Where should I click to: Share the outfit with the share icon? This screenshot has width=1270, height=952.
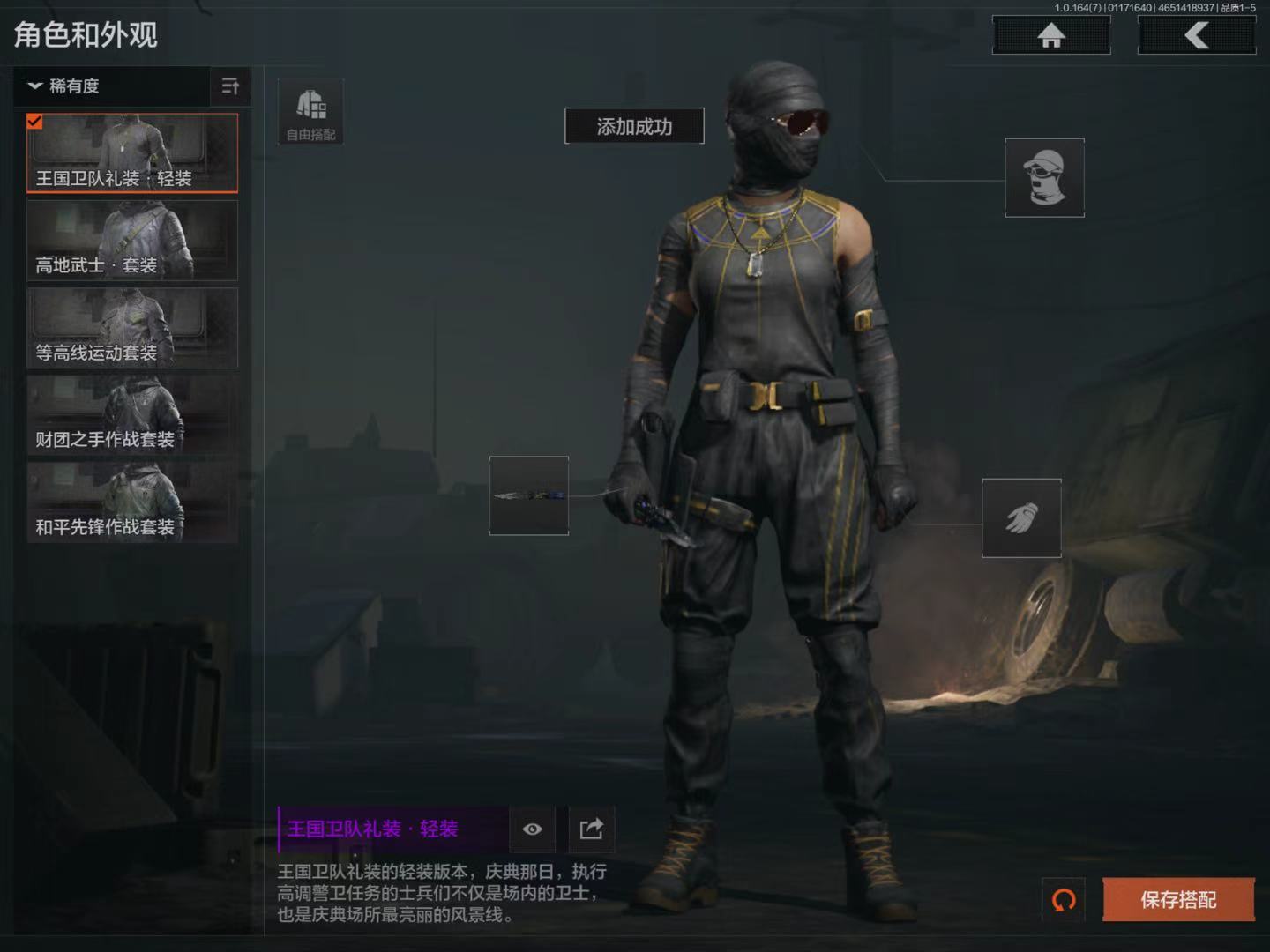[x=591, y=829]
